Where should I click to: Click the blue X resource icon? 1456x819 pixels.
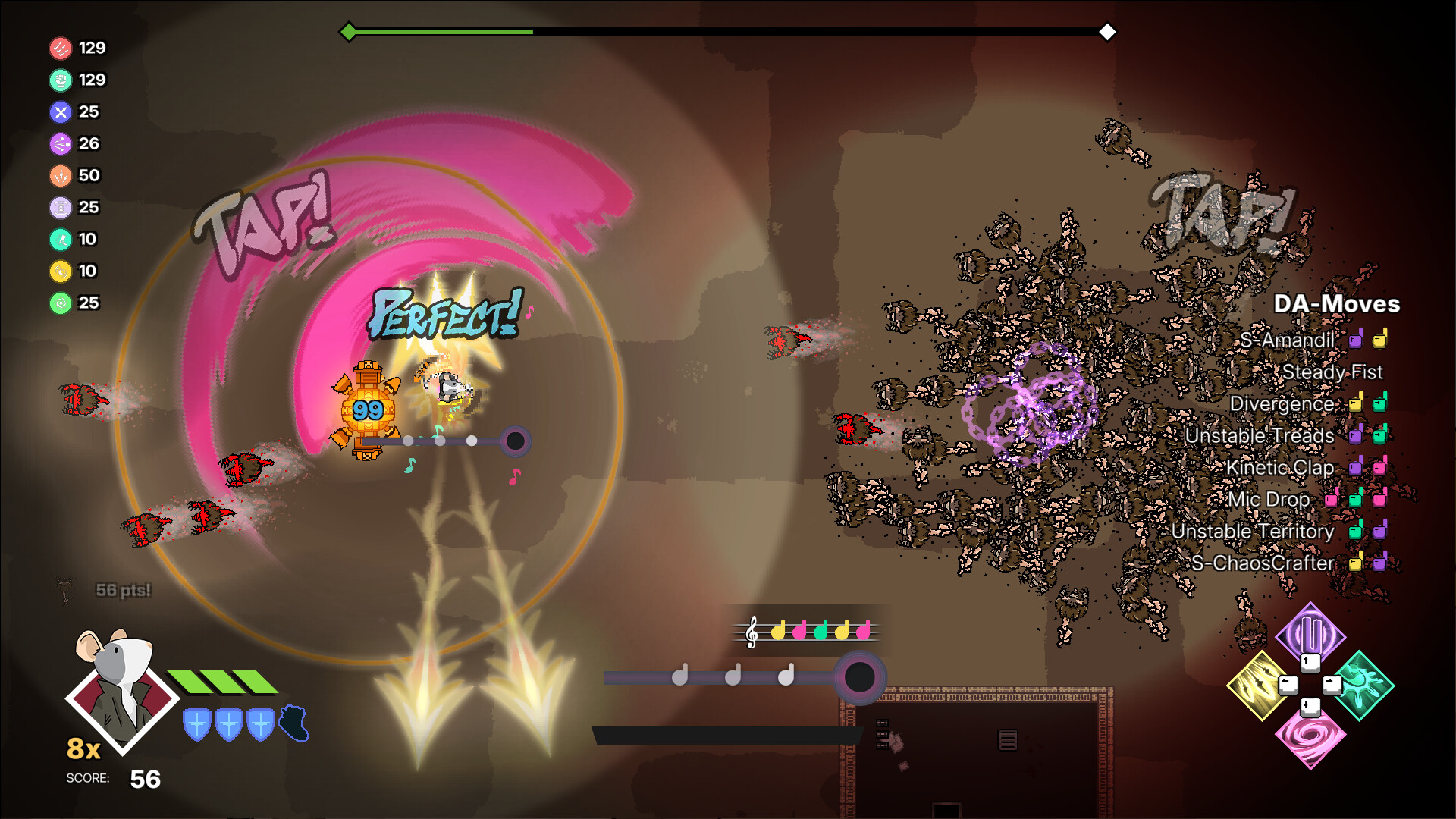[x=59, y=111]
